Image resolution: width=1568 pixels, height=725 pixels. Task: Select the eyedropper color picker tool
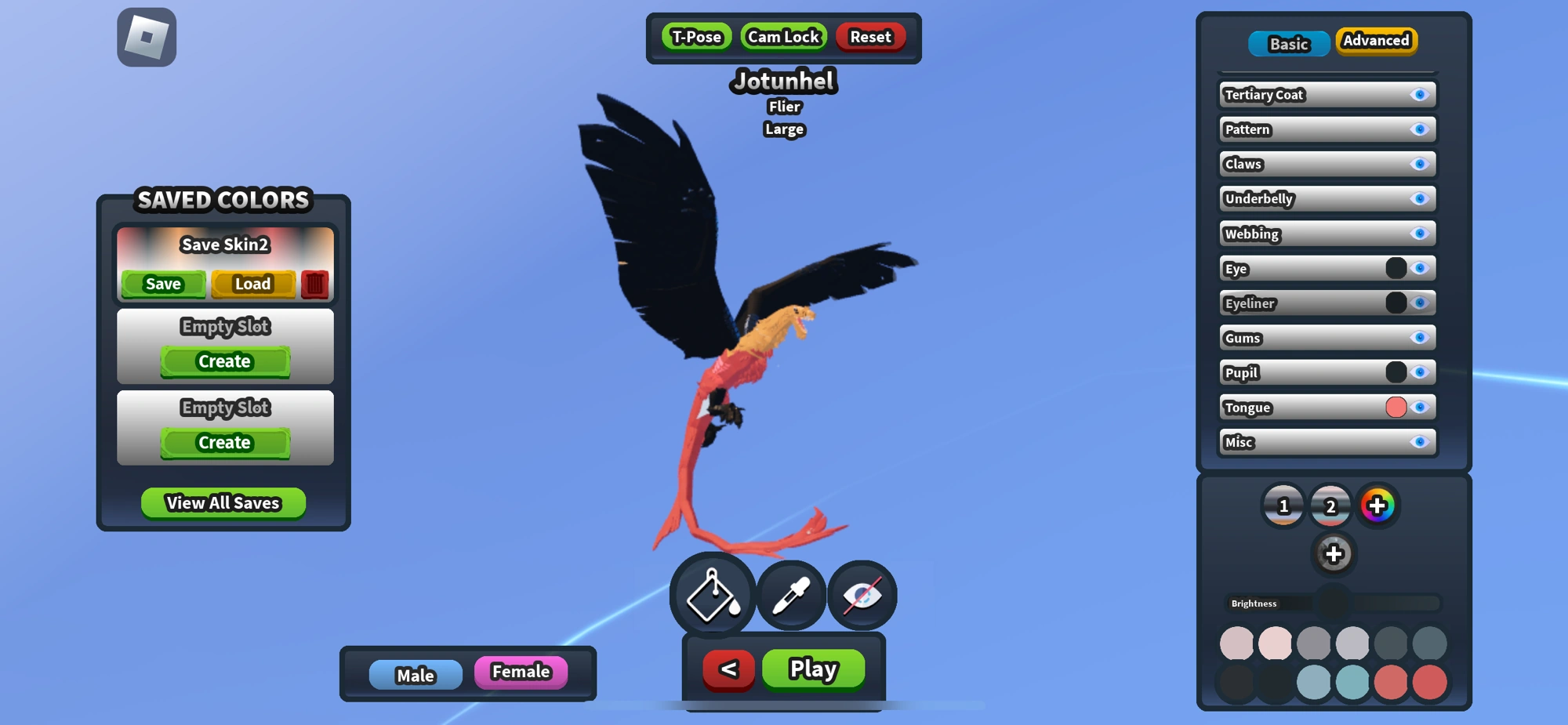(x=790, y=595)
